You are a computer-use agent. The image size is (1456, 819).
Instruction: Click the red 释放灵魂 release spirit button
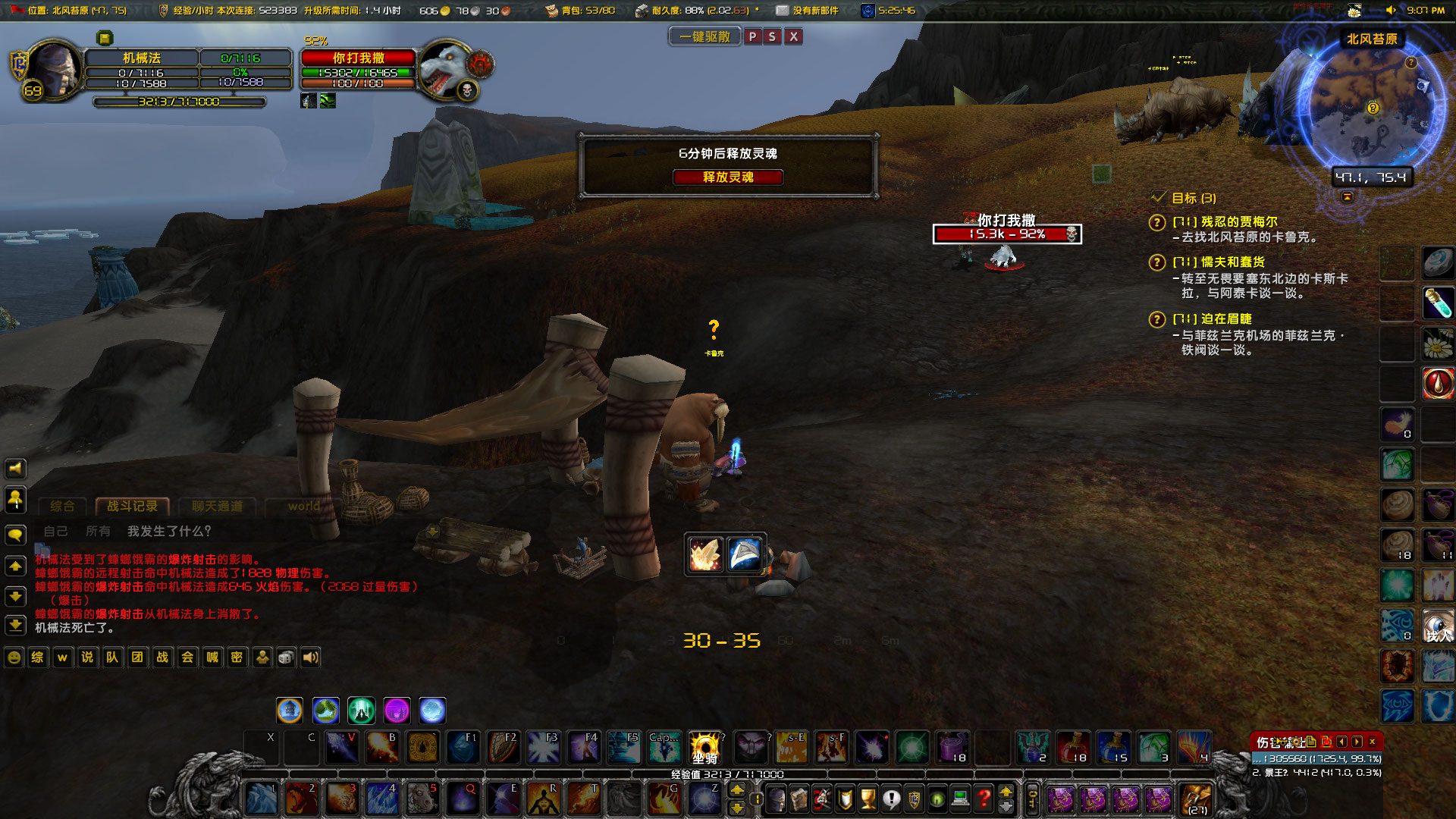[727, 177]
